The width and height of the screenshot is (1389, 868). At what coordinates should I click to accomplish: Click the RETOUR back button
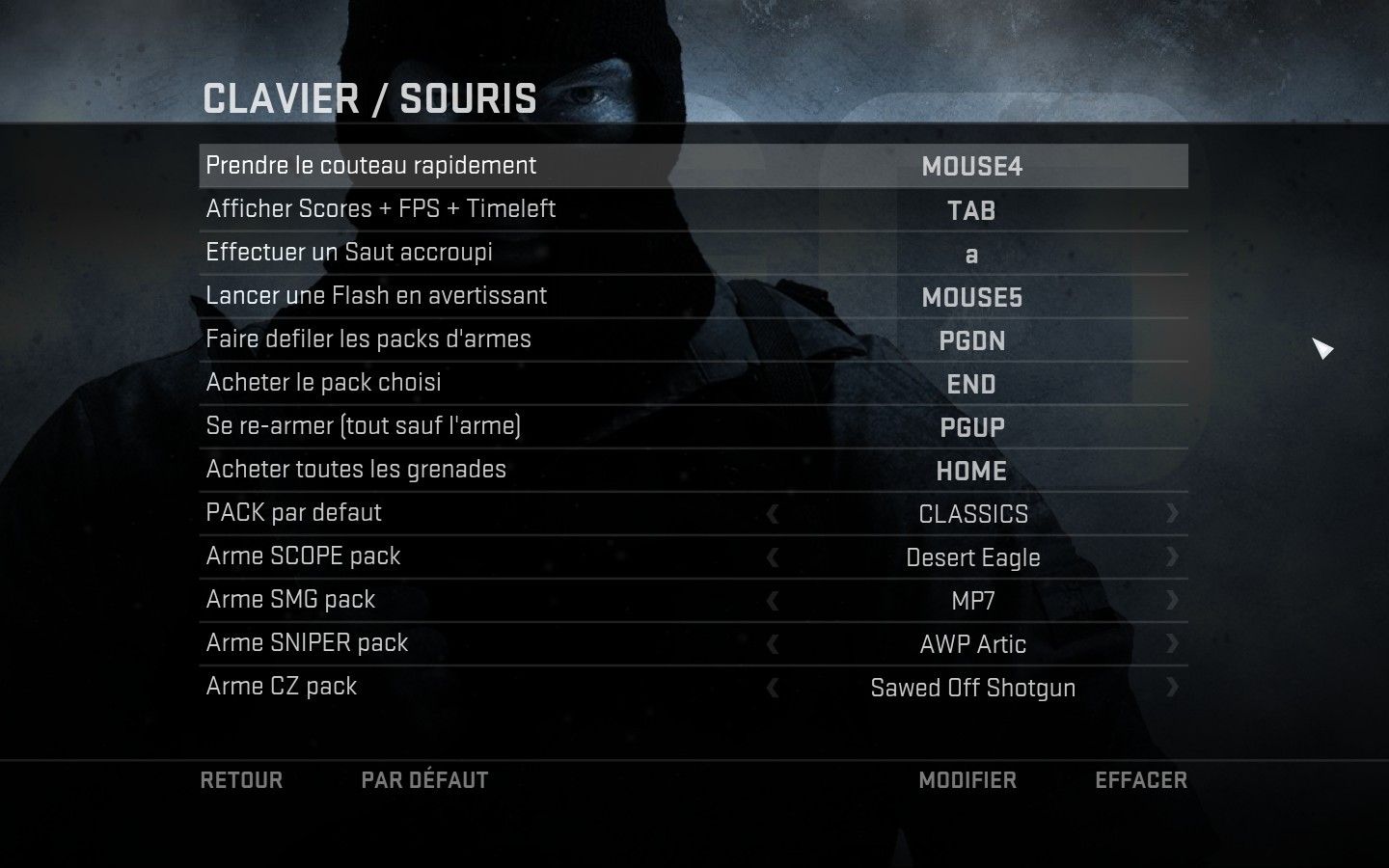[241, 780]
